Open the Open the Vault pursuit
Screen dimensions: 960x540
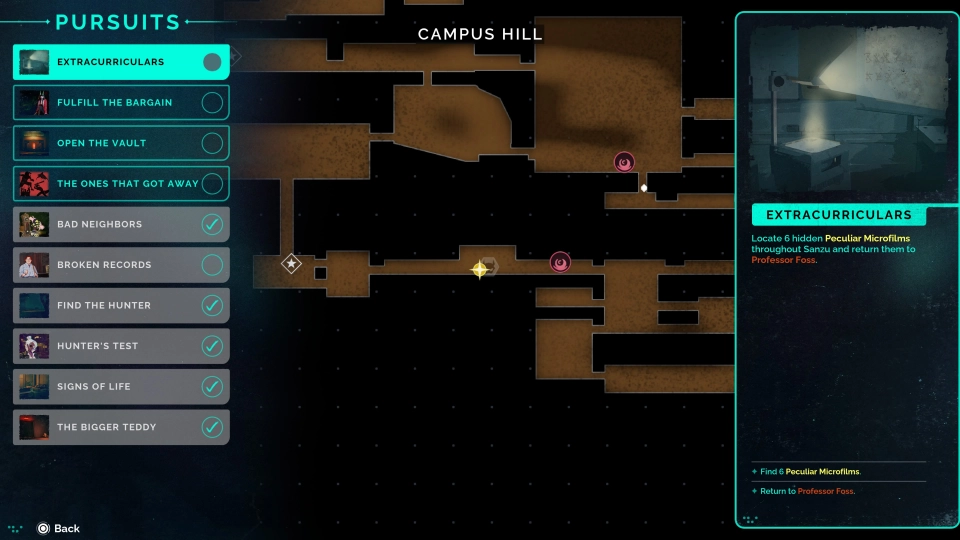click(x=101, y=143)
